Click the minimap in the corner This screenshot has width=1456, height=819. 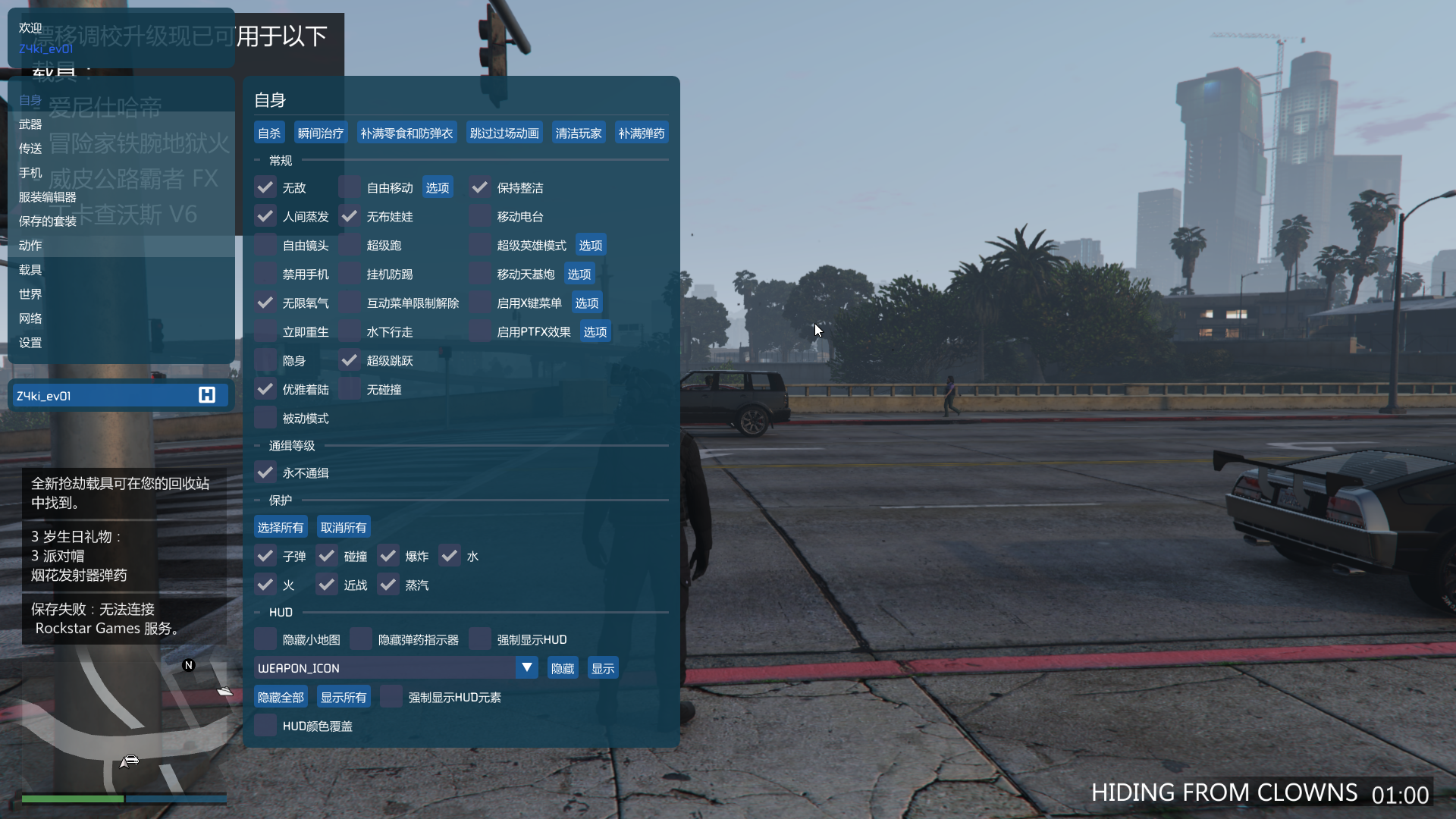point(121,724)
